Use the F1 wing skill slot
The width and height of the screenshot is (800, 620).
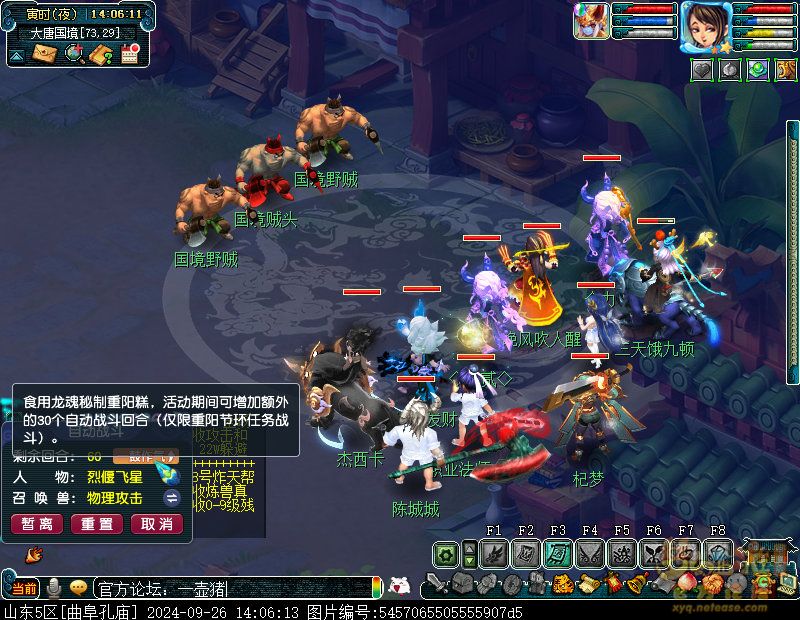coord(493,553)
